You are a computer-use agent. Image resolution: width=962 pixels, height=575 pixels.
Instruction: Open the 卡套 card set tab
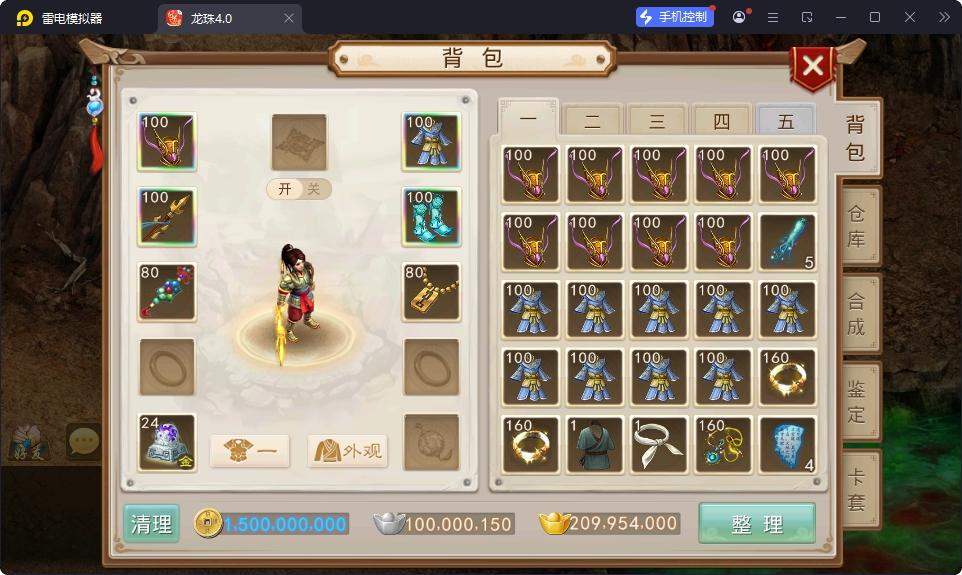[x=857, y=489]
